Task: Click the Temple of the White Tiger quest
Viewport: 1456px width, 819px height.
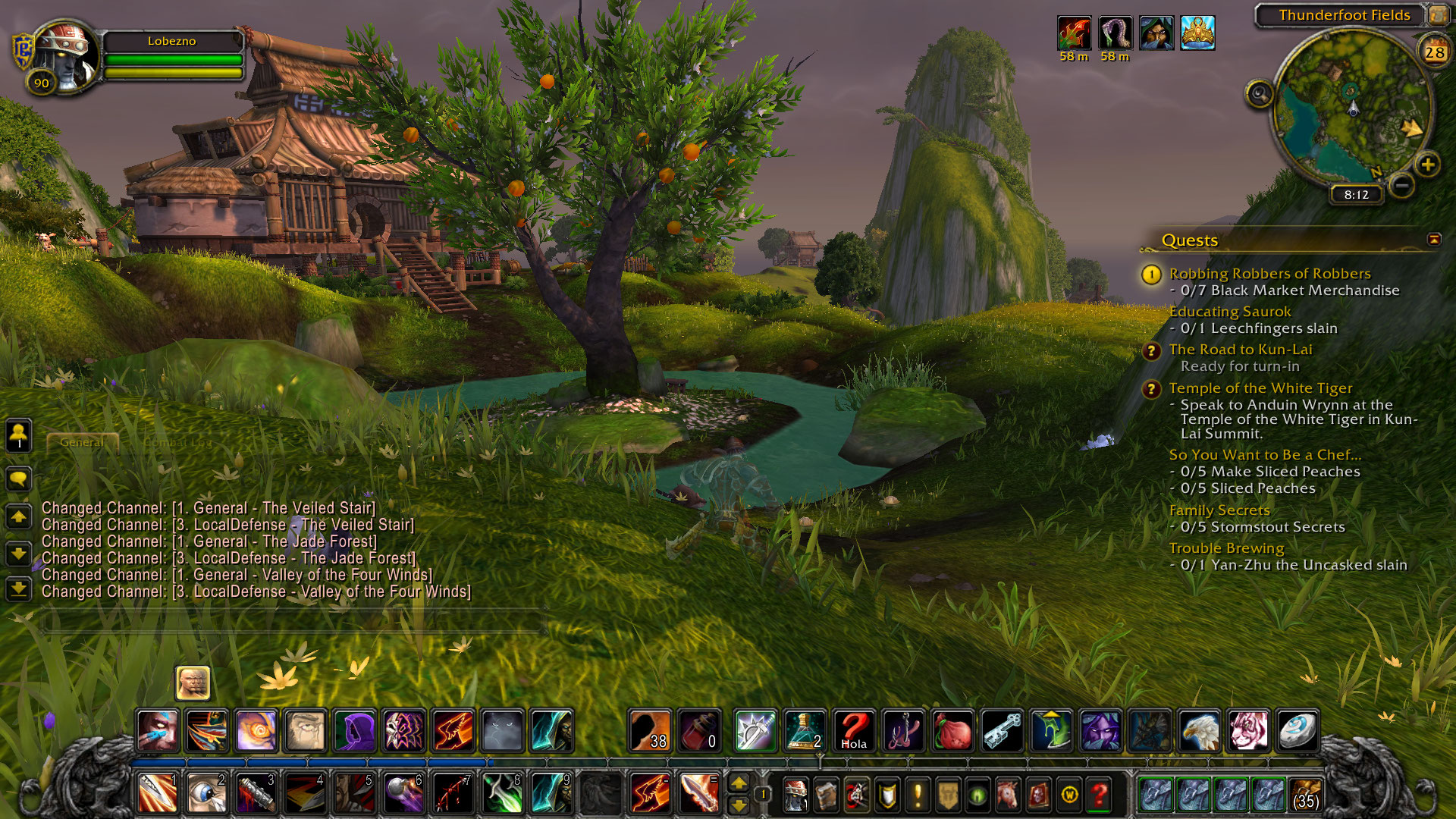Action: coord(1260,388)
